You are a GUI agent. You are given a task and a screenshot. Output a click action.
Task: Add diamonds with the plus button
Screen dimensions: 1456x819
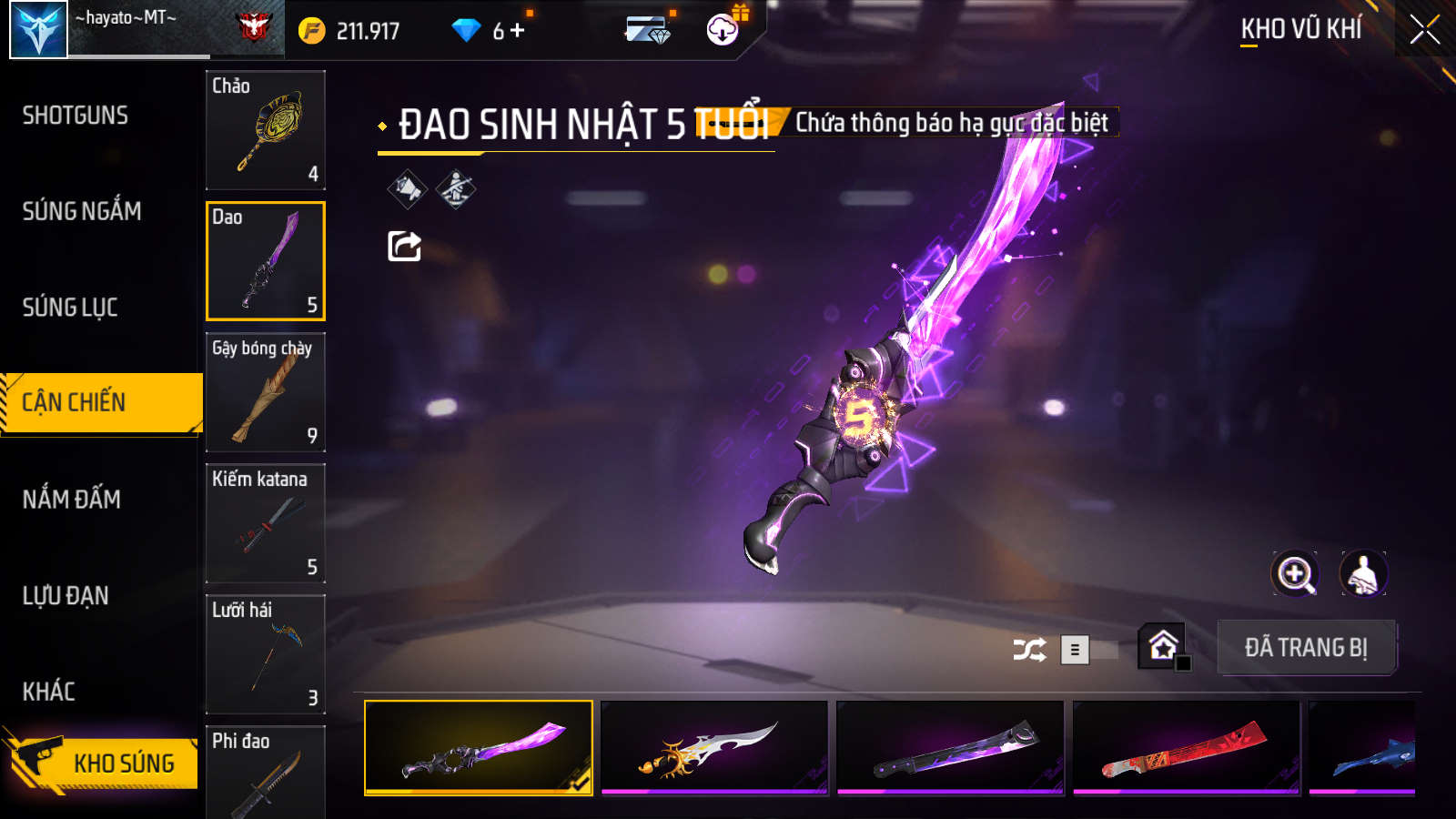(518, 30)
